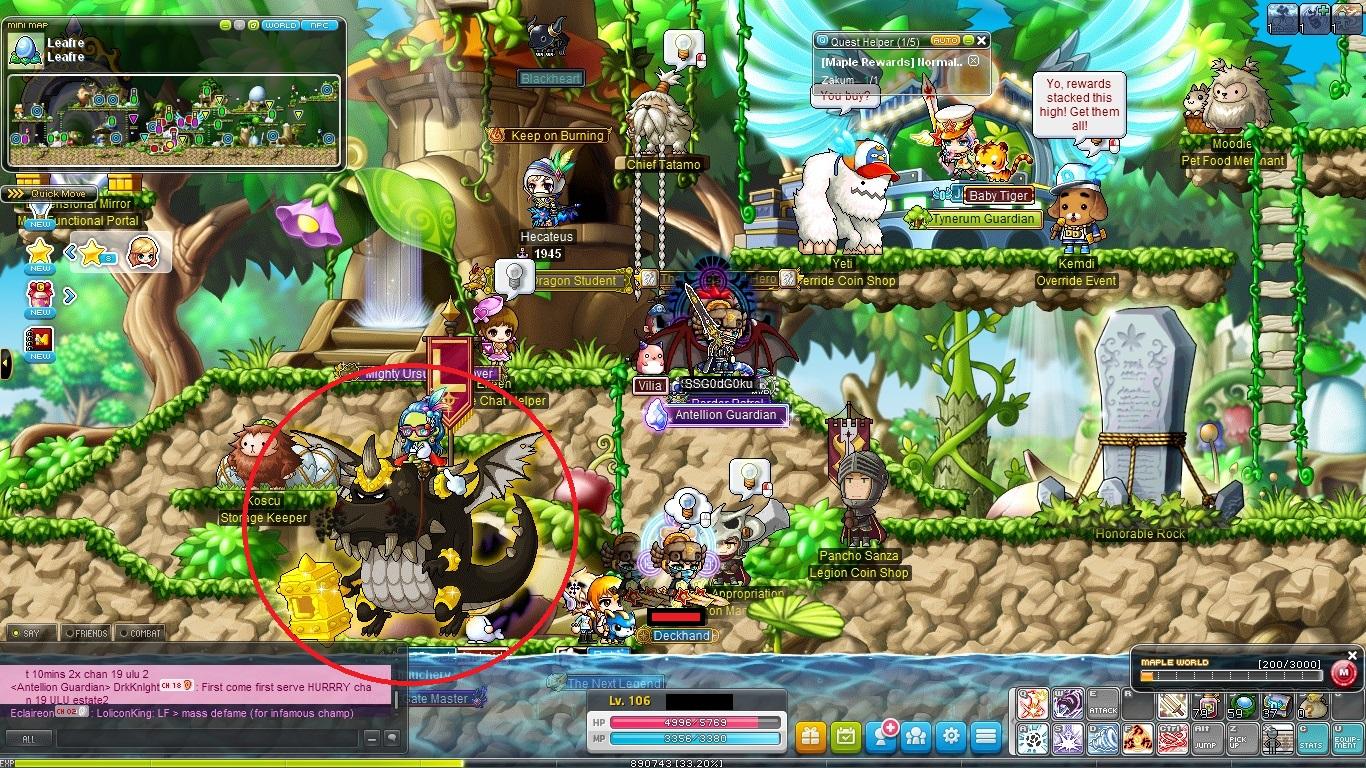Open the Cash Shop icon on the left sidebar
This screenshot has width=1366, height=768.
click(x=39, y=295)
